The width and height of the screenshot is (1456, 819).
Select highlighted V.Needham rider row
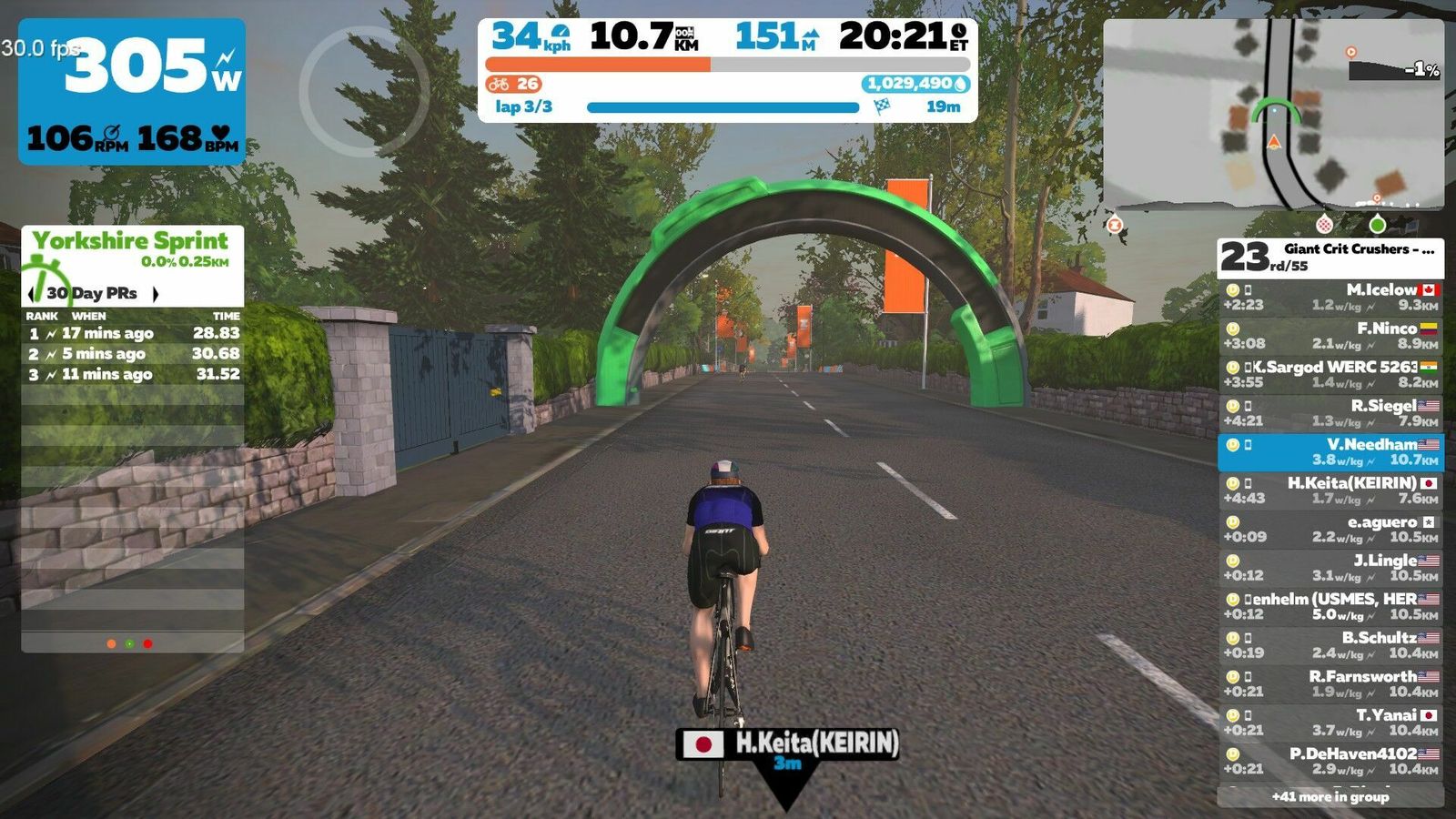(x=1330, y=452)
